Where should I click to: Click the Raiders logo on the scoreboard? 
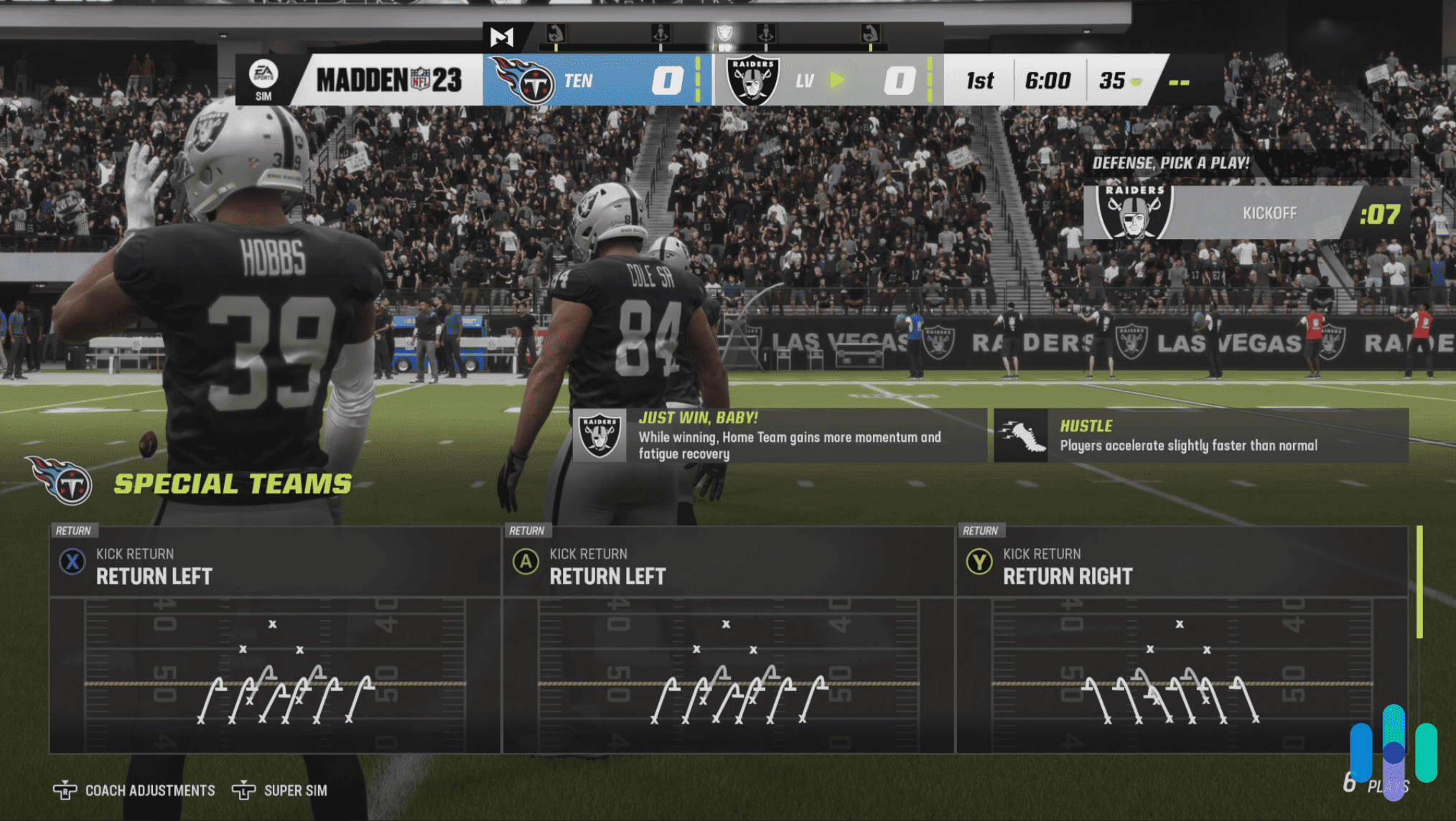tap(752, 79)
